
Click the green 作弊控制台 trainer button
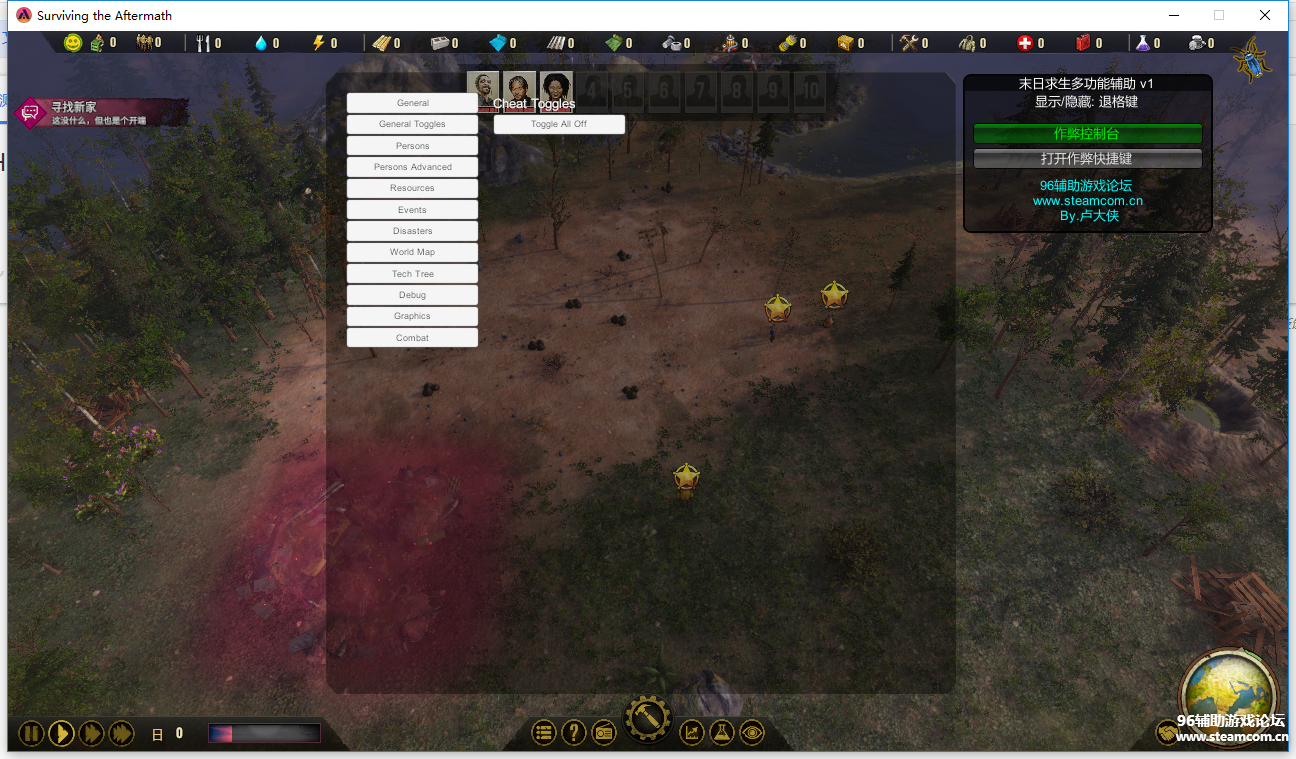pyautogui.click(x=1087, y=134)
